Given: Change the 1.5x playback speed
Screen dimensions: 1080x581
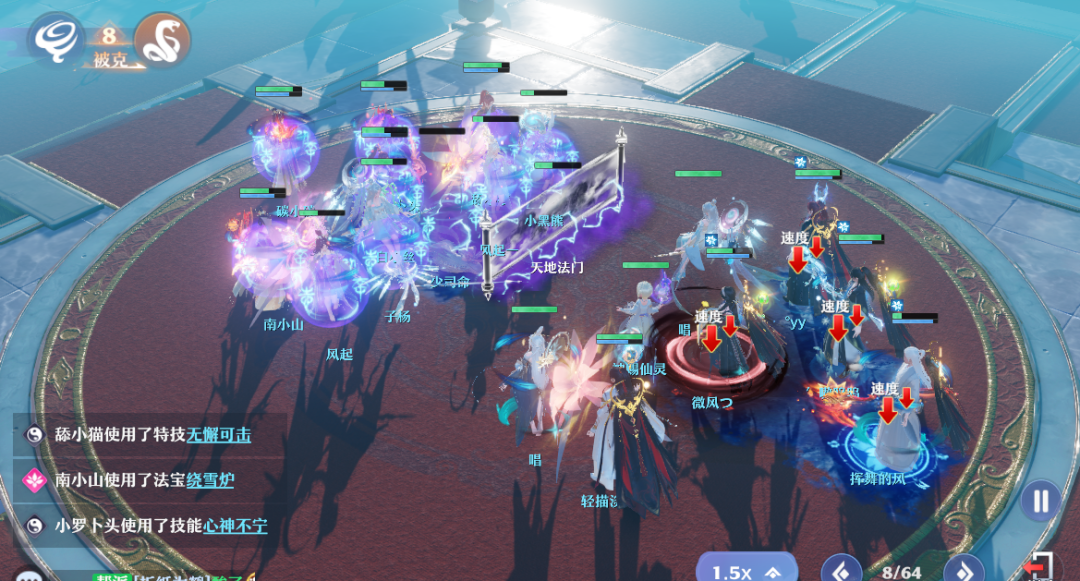Looking at the screenshot, I should [x=746, y=572].
